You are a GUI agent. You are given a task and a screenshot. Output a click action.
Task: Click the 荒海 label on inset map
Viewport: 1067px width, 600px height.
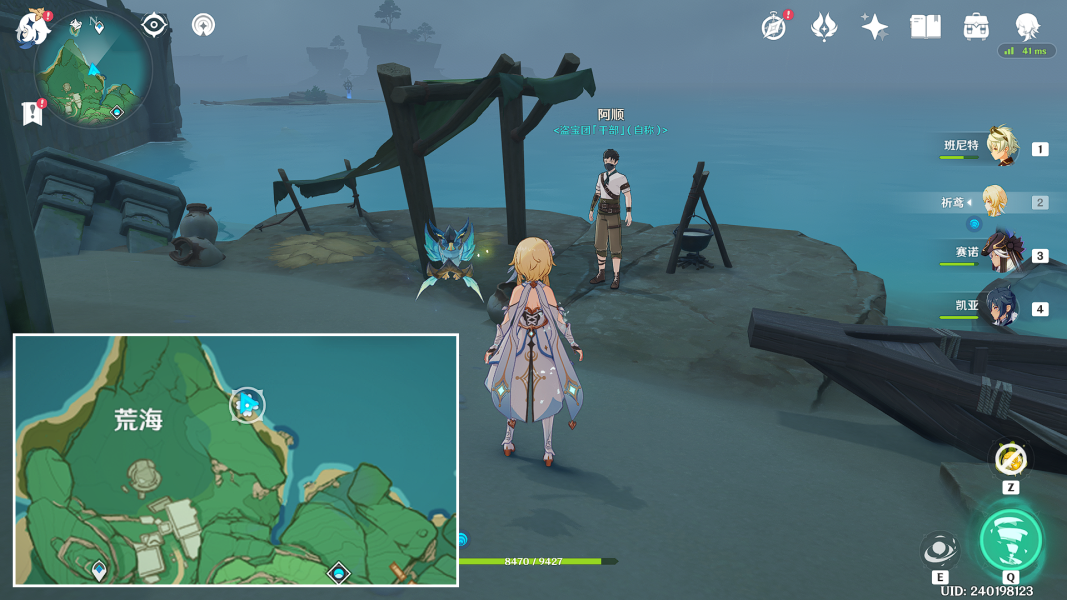pyautogui.click(x=139, y=421)
